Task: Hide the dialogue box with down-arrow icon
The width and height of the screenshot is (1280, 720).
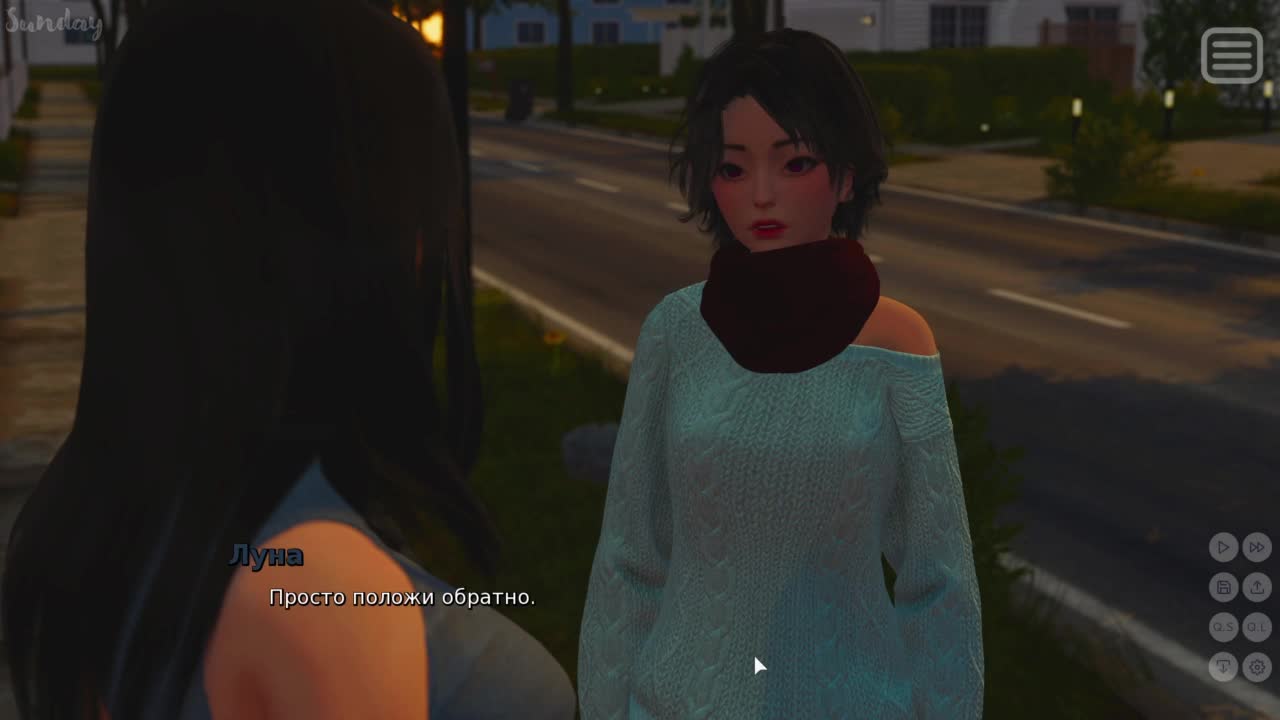Action: 1223,667
